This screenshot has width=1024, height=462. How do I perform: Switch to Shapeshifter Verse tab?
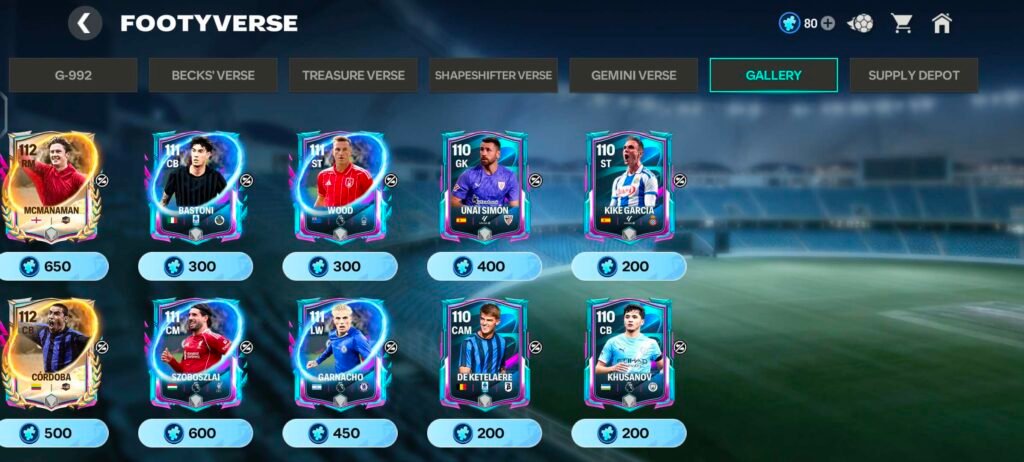tap(493, 75)
